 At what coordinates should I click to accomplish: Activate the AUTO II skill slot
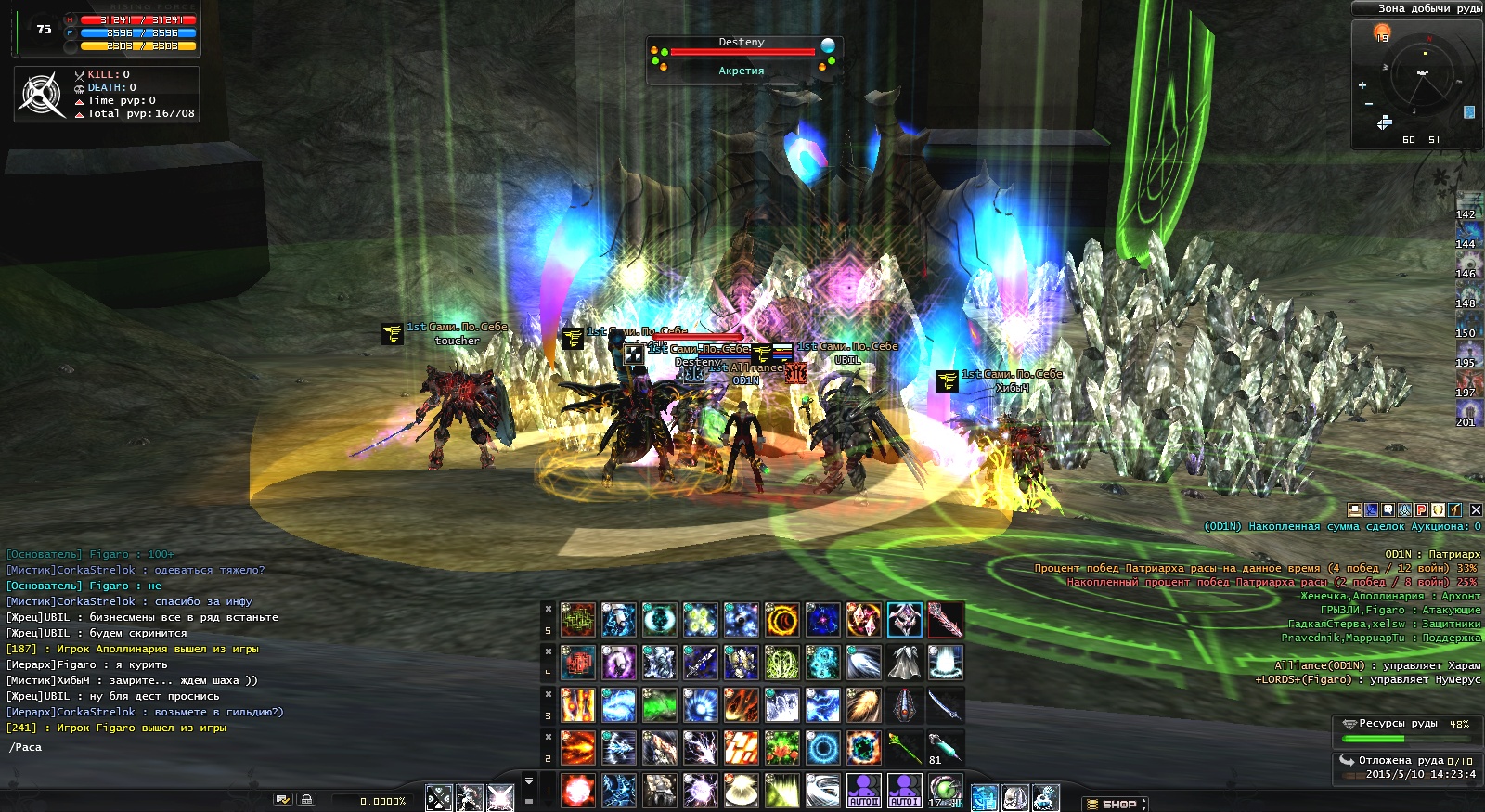coord(864,791)
